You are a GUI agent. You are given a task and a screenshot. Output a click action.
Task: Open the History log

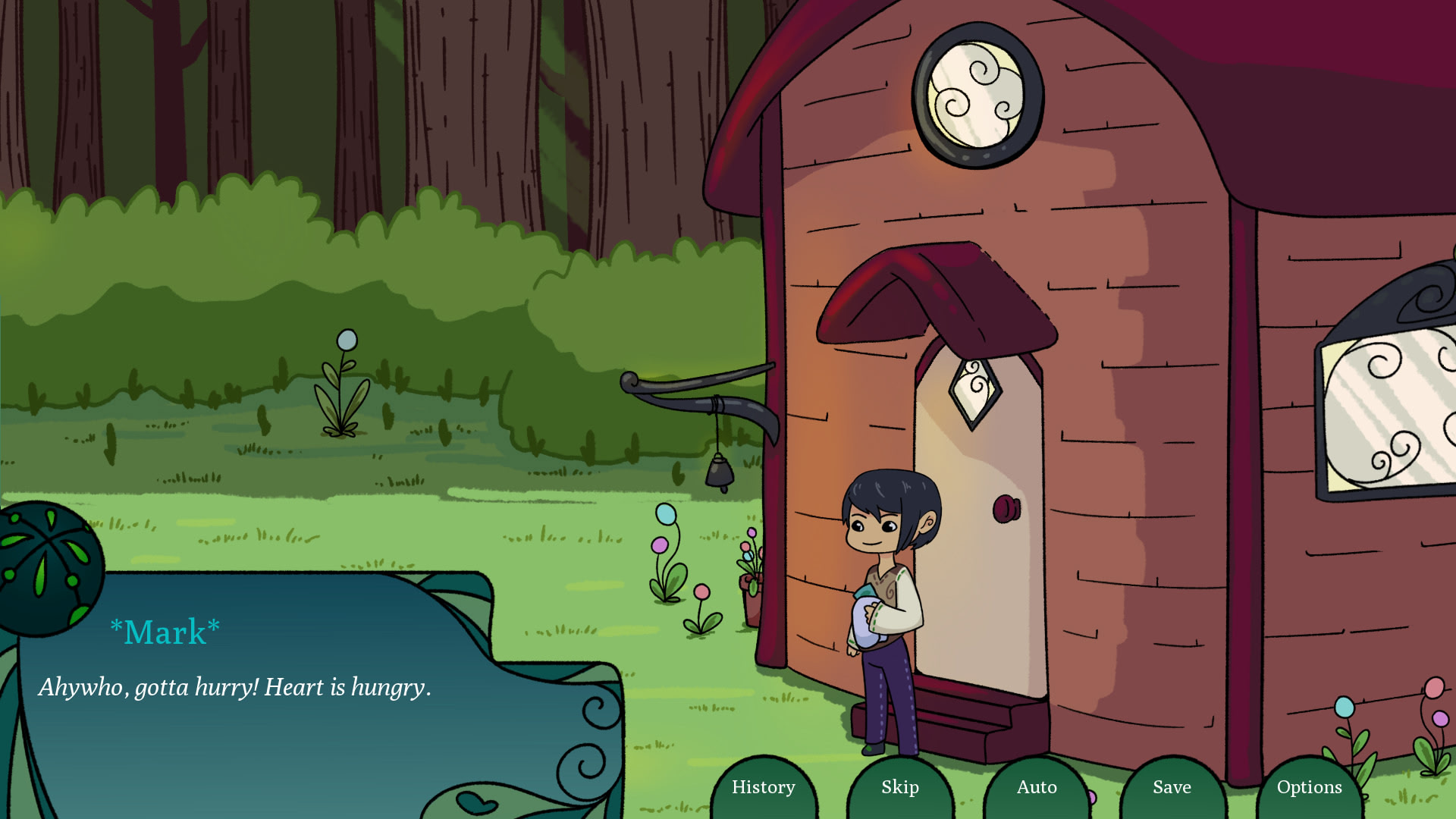(x=764, y=787)
